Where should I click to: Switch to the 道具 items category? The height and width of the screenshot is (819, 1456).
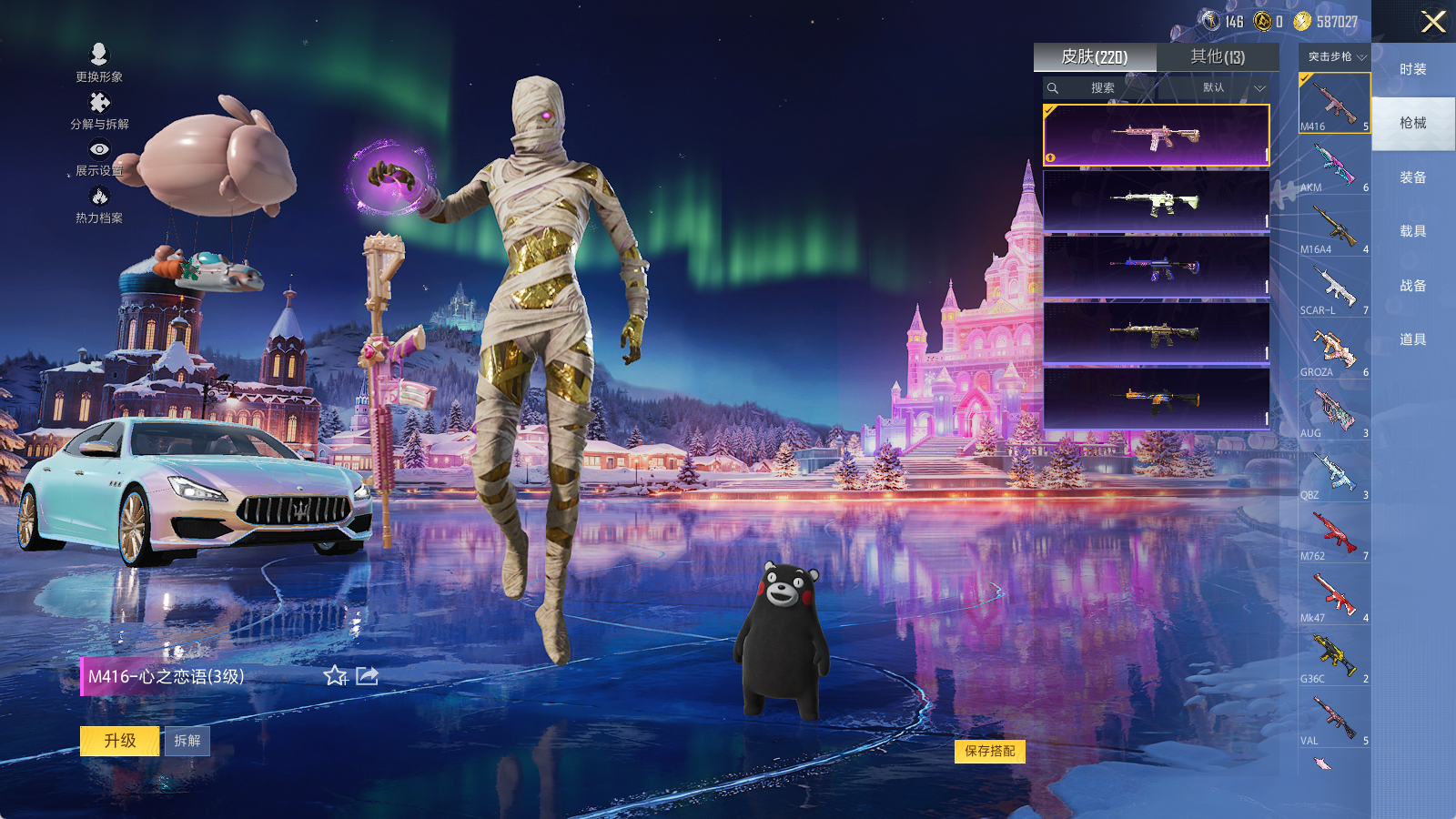click(1412, 339)
